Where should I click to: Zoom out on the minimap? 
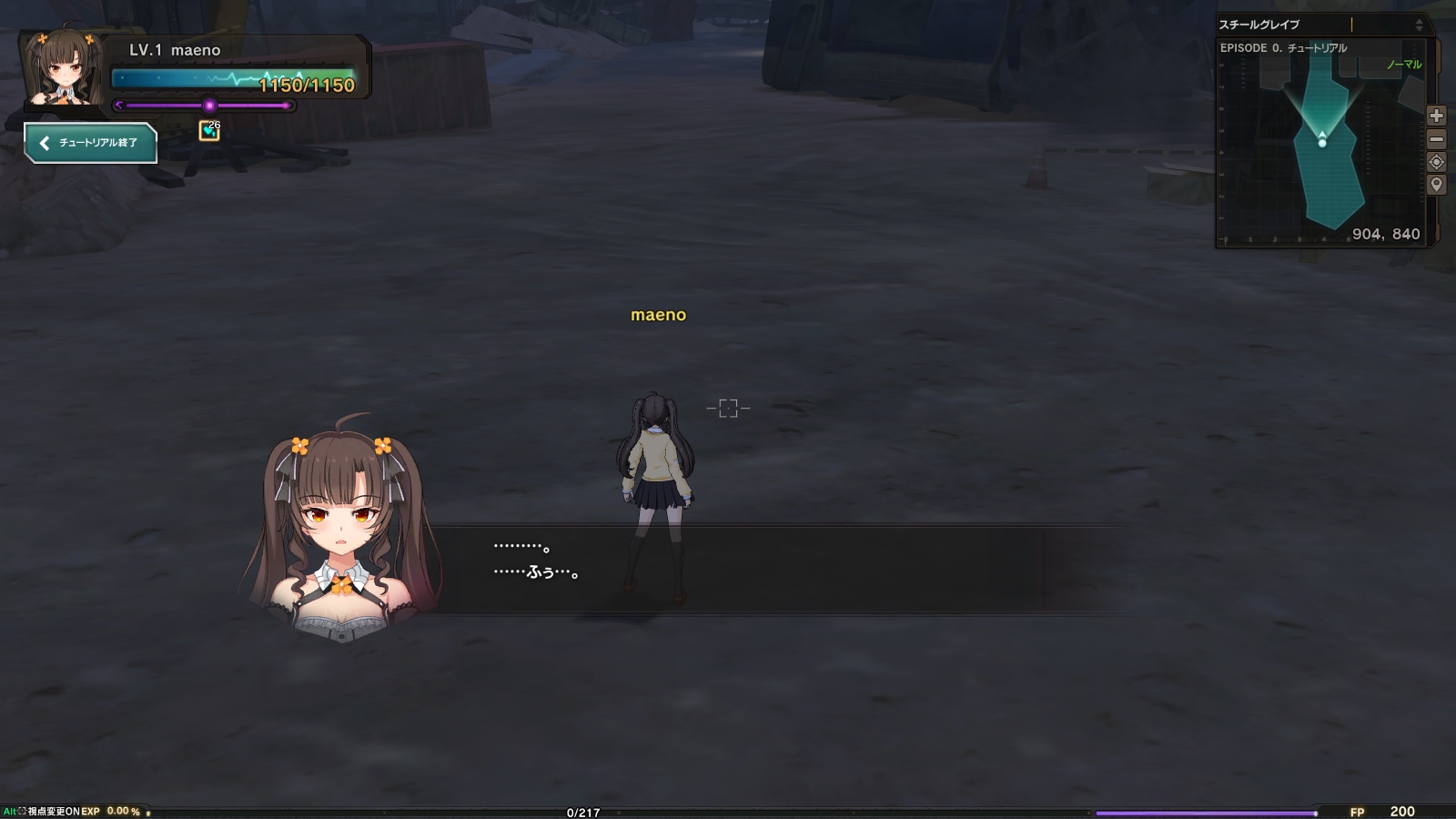pos(1436,139)
